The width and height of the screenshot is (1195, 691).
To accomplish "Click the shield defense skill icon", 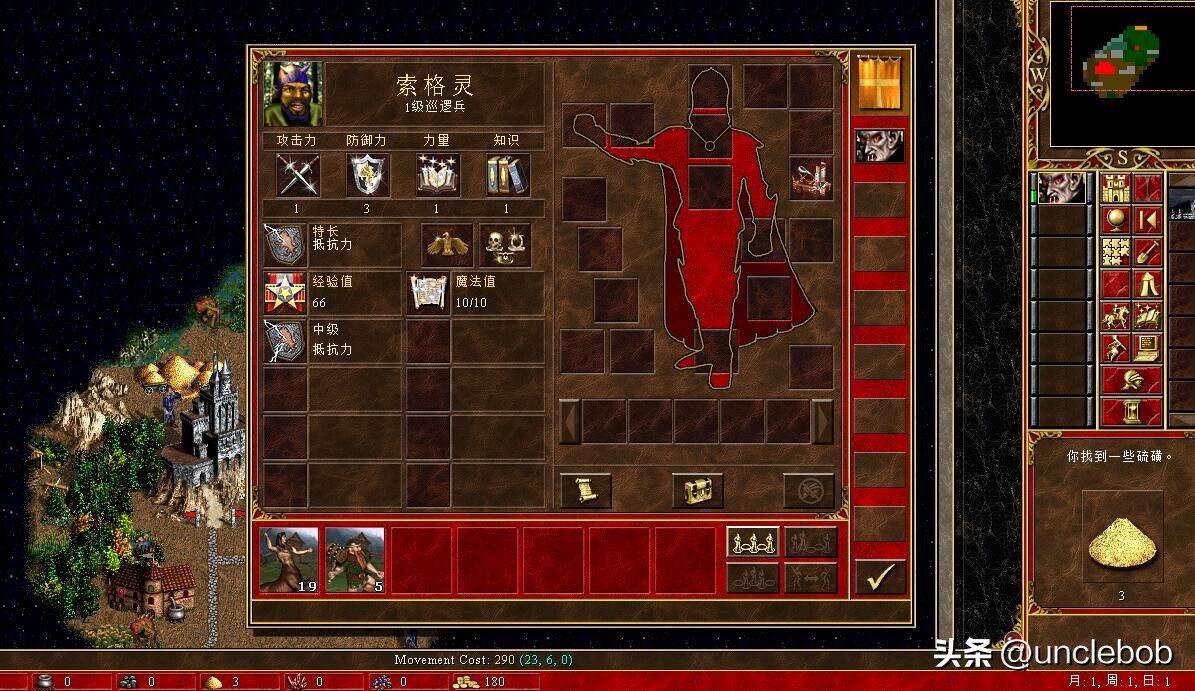I will coord(367,175).
